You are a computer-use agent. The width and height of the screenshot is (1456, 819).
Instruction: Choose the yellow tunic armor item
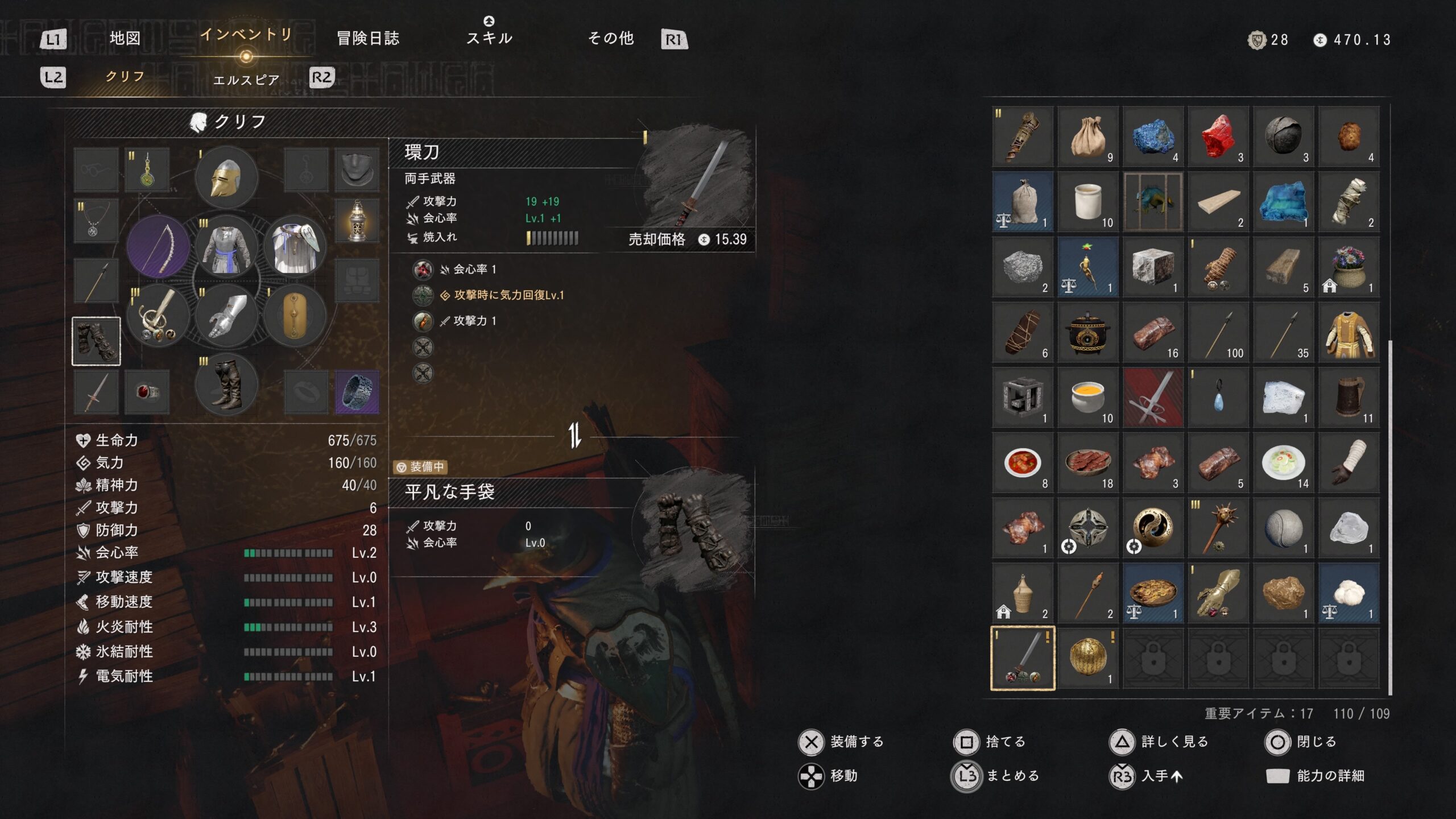pyautogui.click(x=1348, y=332)
